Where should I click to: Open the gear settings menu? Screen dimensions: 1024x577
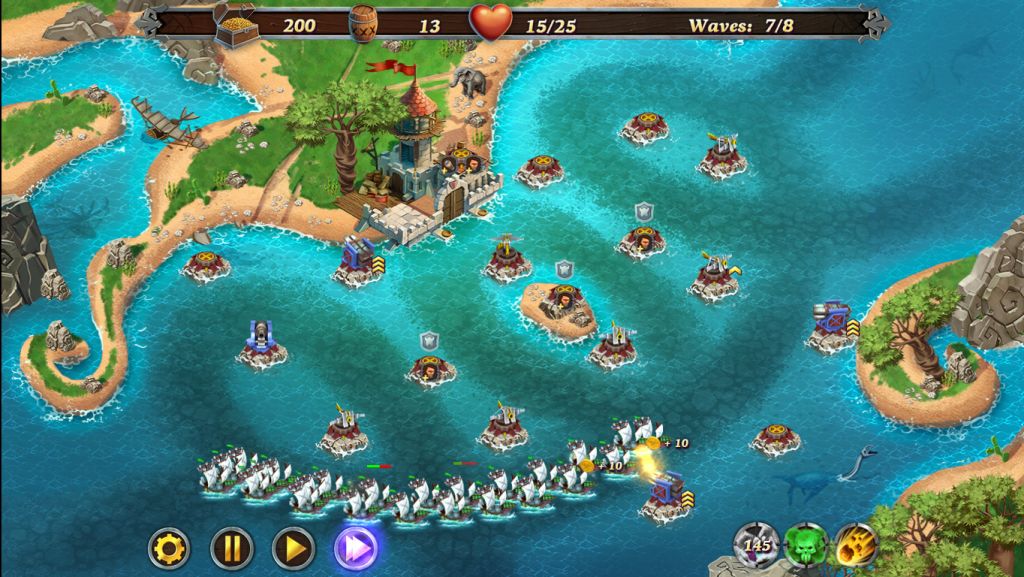tap(169, 547)
